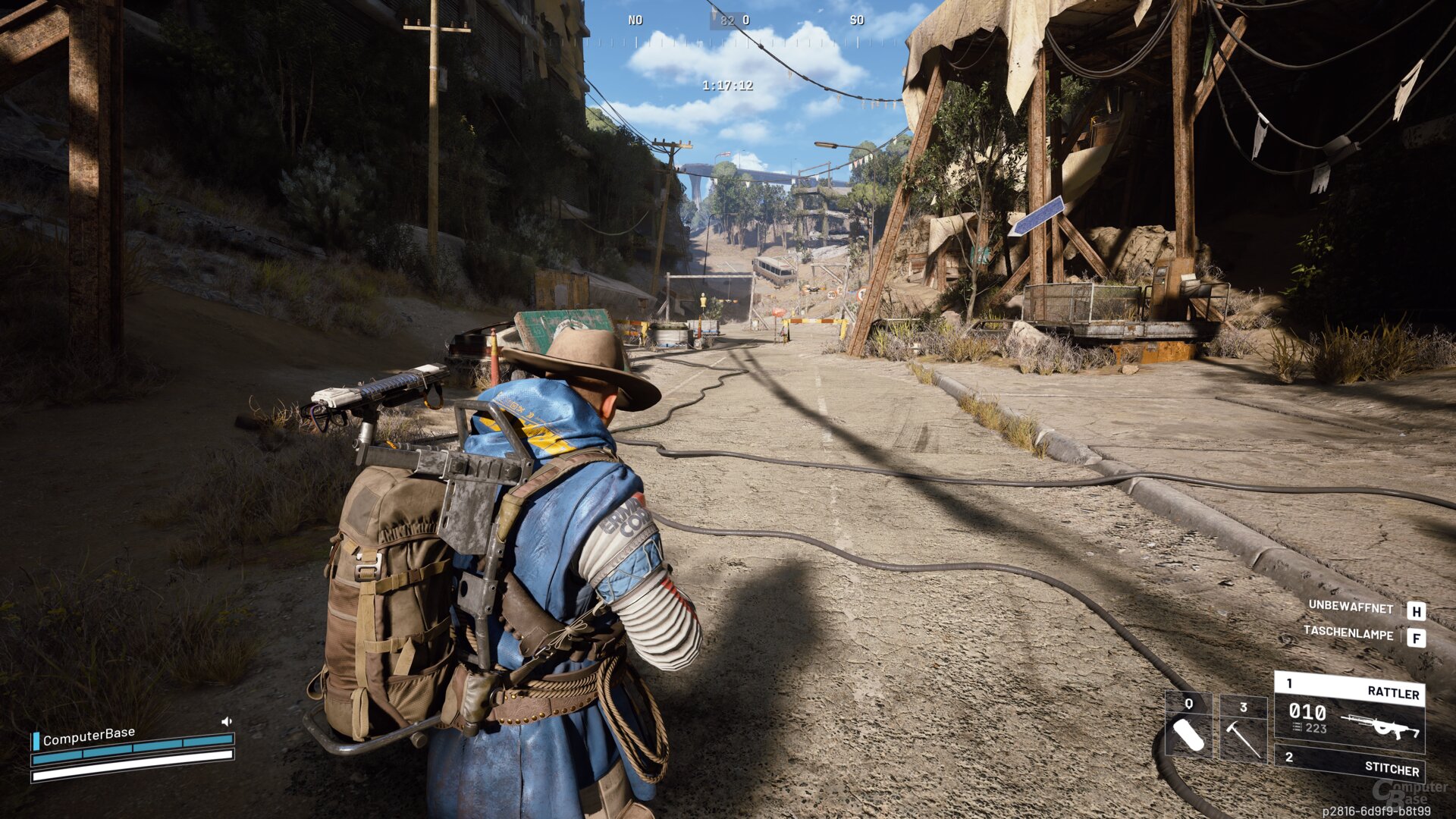Image resolution: width=1456 pixels, height=819 pixels.
Task: Click the slot number 1 on the Rattler panel
Action: pyautogui.click(x=1289, y=682)
